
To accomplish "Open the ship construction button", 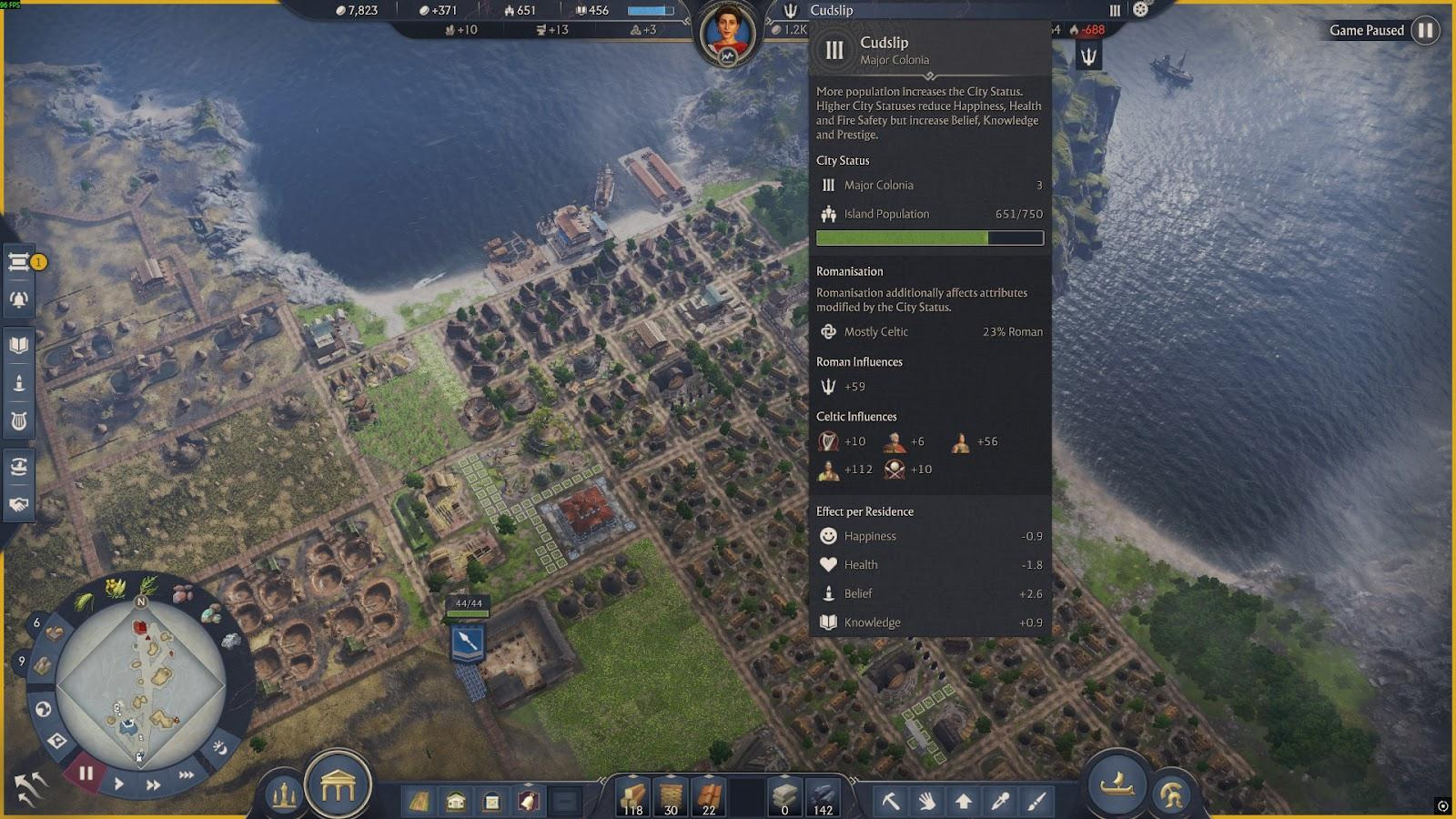I will point(1117,785).
